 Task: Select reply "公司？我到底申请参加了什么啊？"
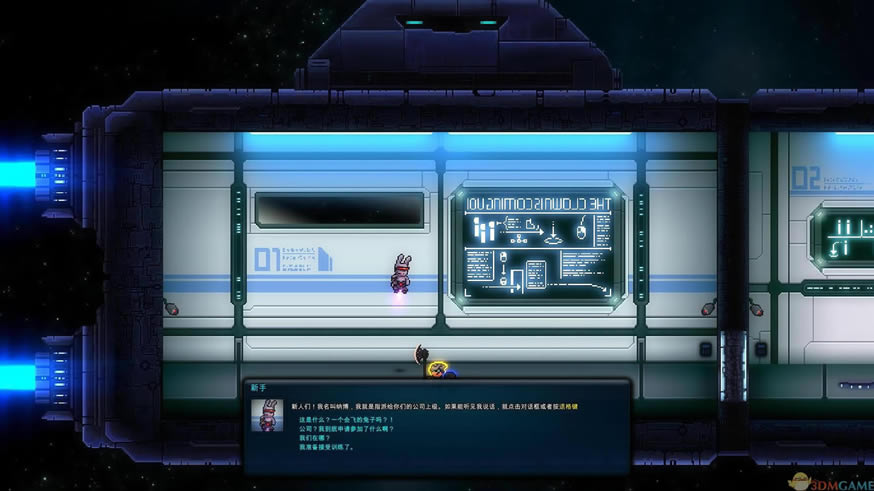tap(345, 429)
